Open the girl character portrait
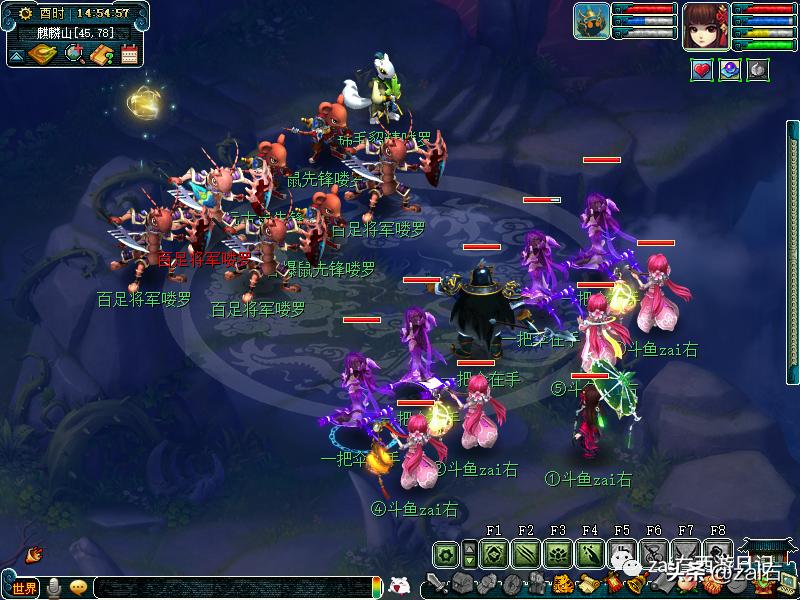The width and height of the screenshot is (800, 600). (705, 24)
